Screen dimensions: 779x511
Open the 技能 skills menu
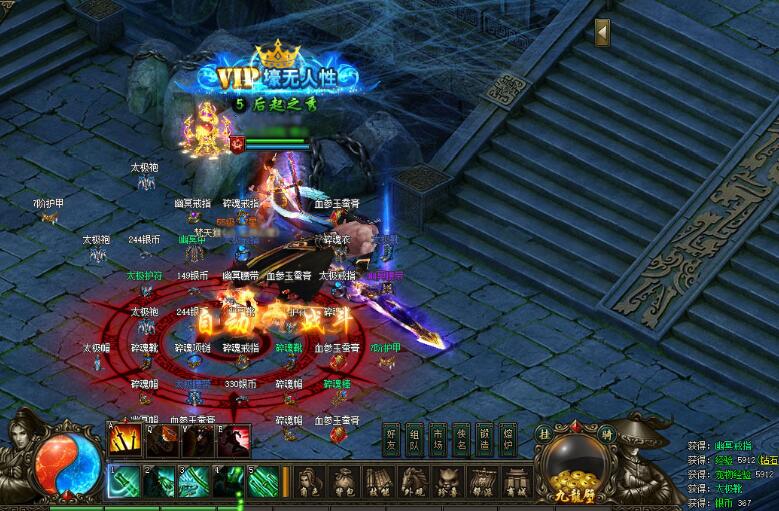coord(379,480)
